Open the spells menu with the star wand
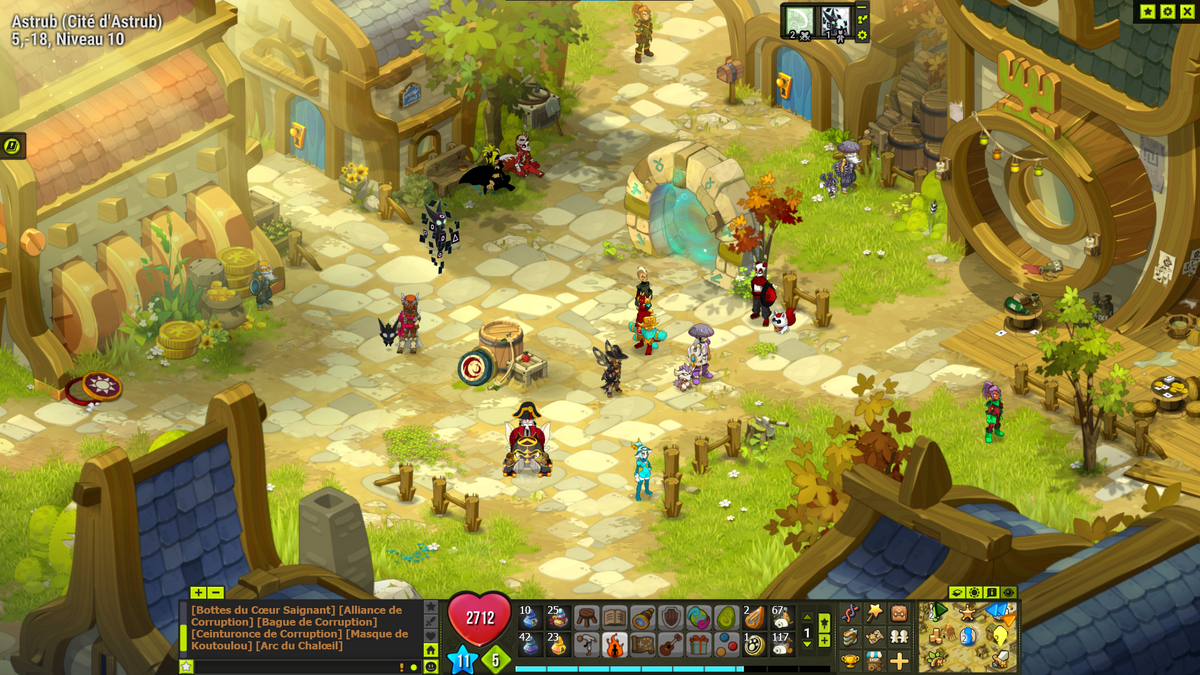 point(874,612)
